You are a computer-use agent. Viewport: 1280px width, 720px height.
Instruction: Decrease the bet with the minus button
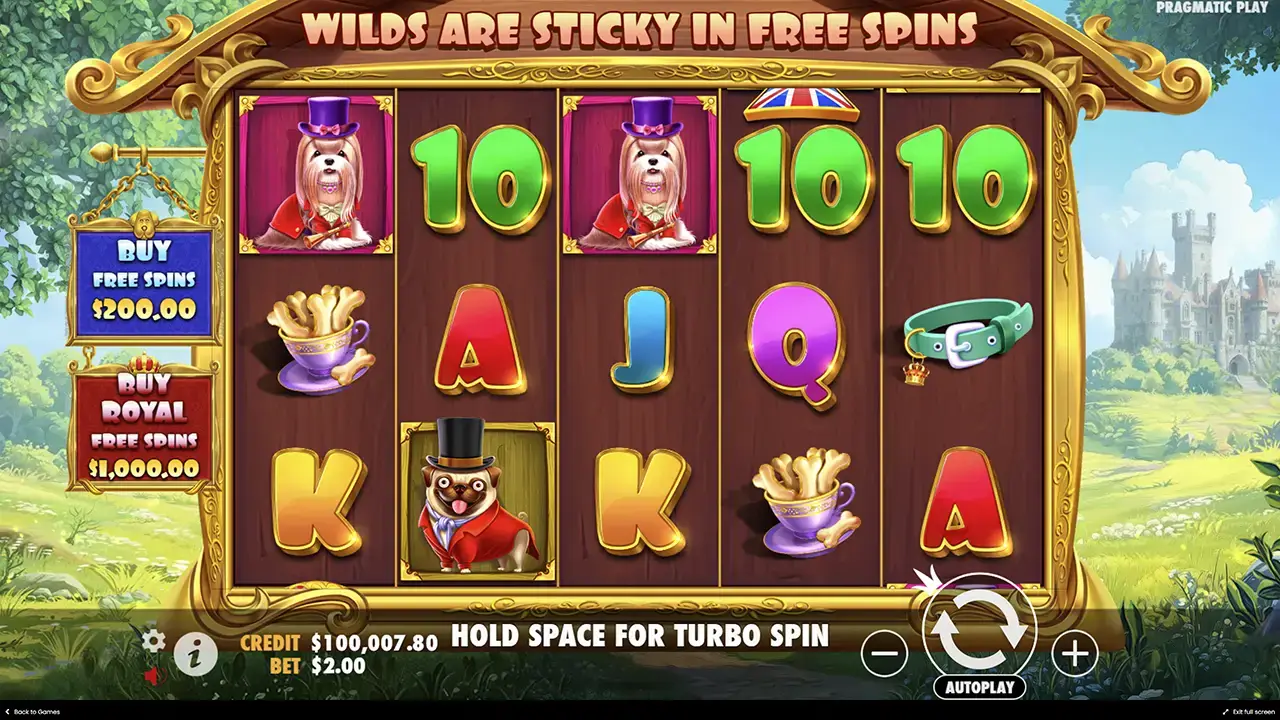[x=884, y=654]
